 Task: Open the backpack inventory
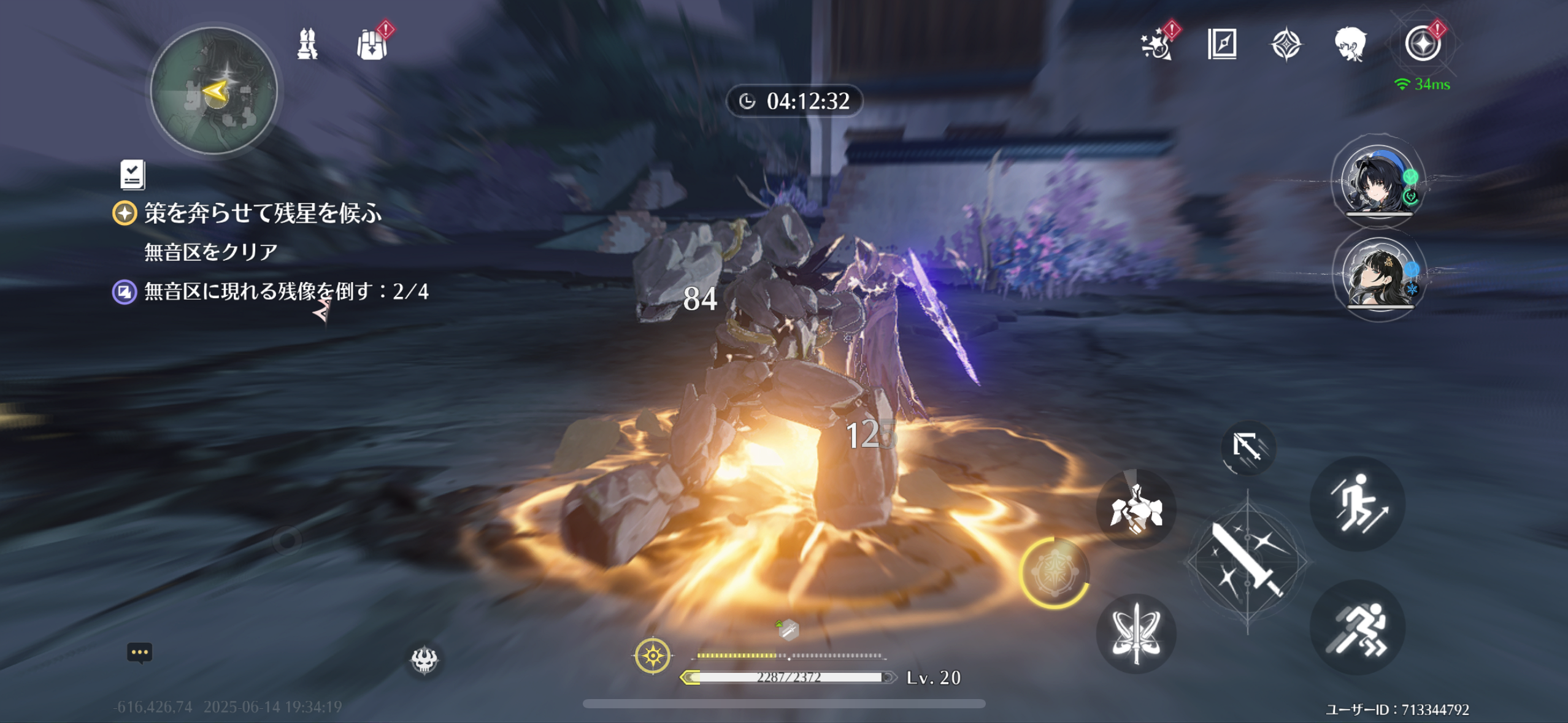point(372,45)
